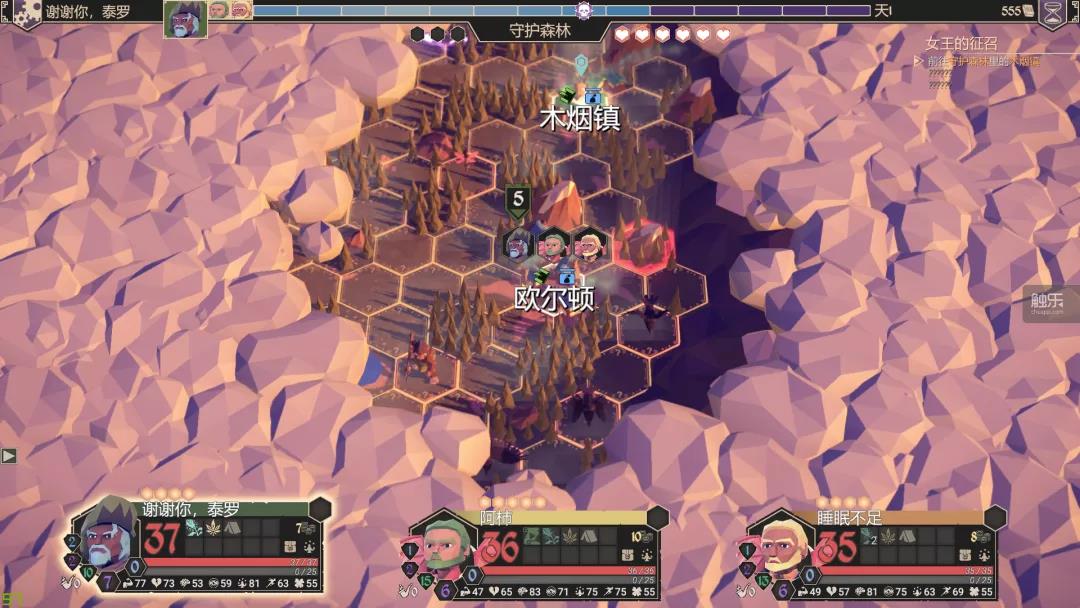Select the green-hooded hero token on map
Image resolution: width=1080 pixels, height=608 pixels.
552,244
